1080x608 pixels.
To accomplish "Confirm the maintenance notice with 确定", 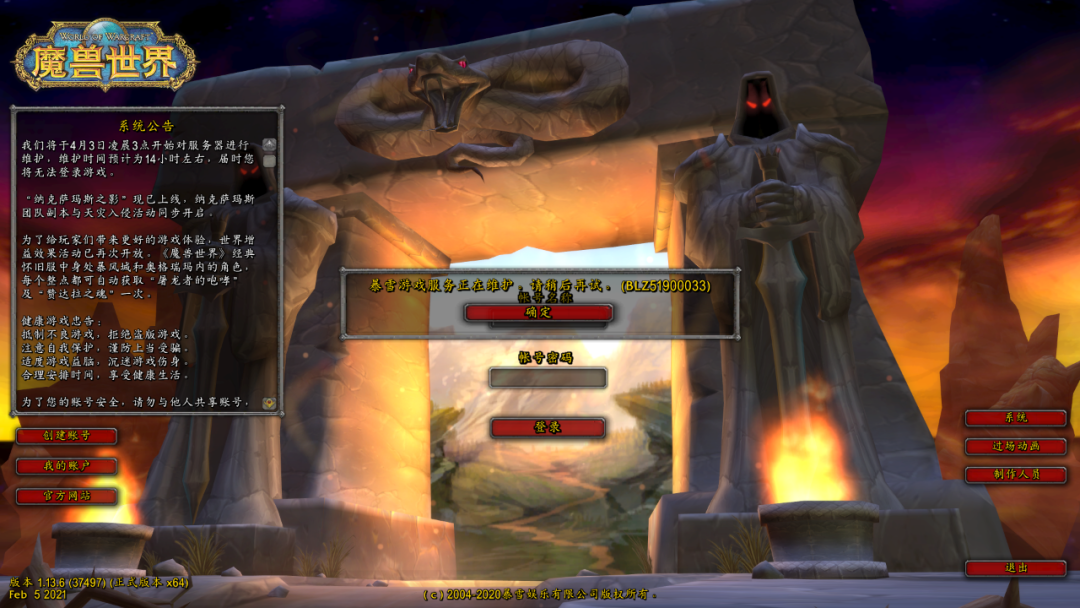I will click(x=538, y=313).
